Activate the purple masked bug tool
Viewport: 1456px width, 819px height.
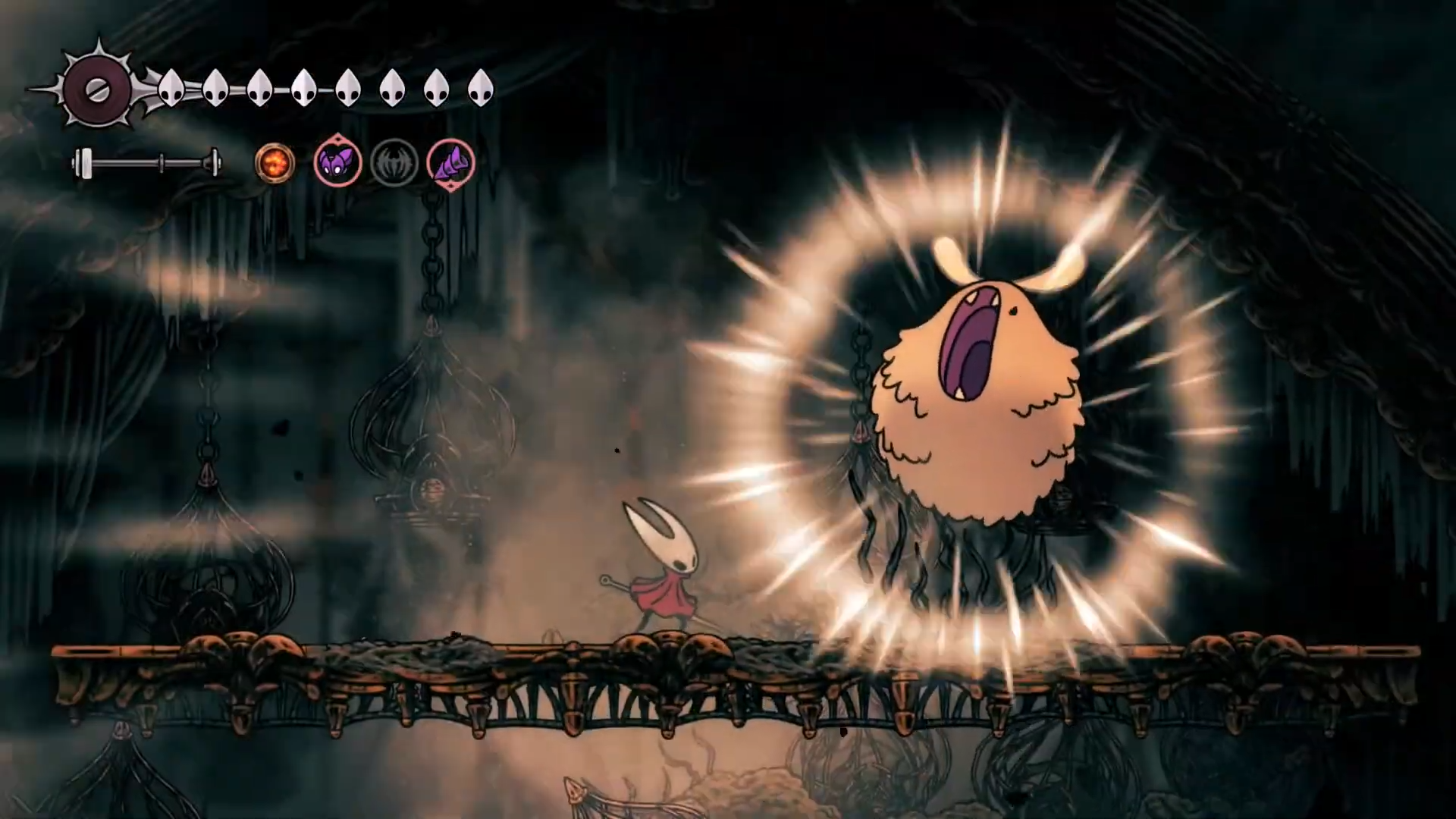tap(337, 162)
